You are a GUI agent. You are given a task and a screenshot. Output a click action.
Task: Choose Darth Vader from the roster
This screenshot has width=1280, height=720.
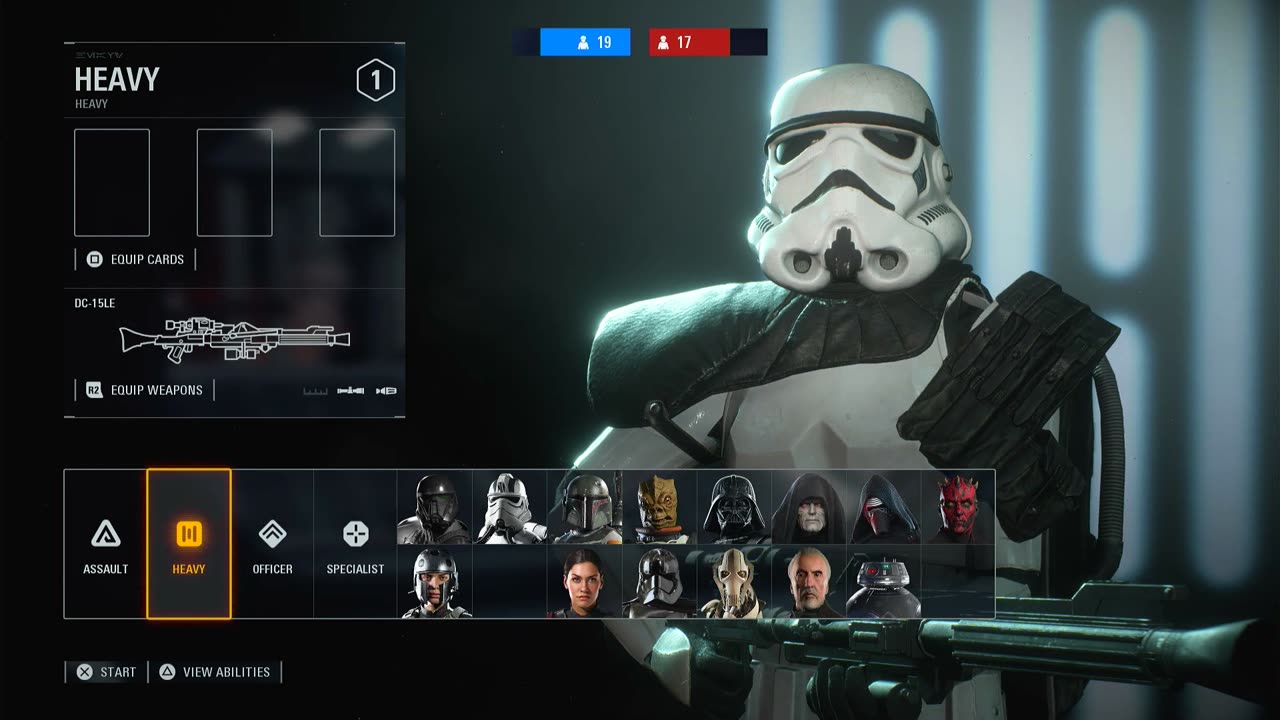point(735,508)
